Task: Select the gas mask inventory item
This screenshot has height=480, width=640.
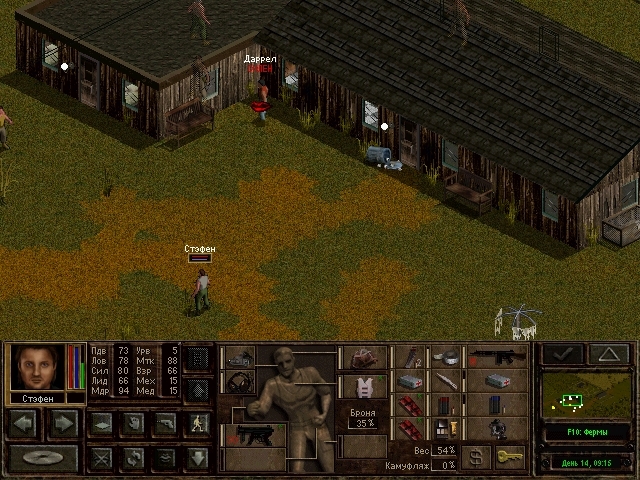Action: pos(497,428)
